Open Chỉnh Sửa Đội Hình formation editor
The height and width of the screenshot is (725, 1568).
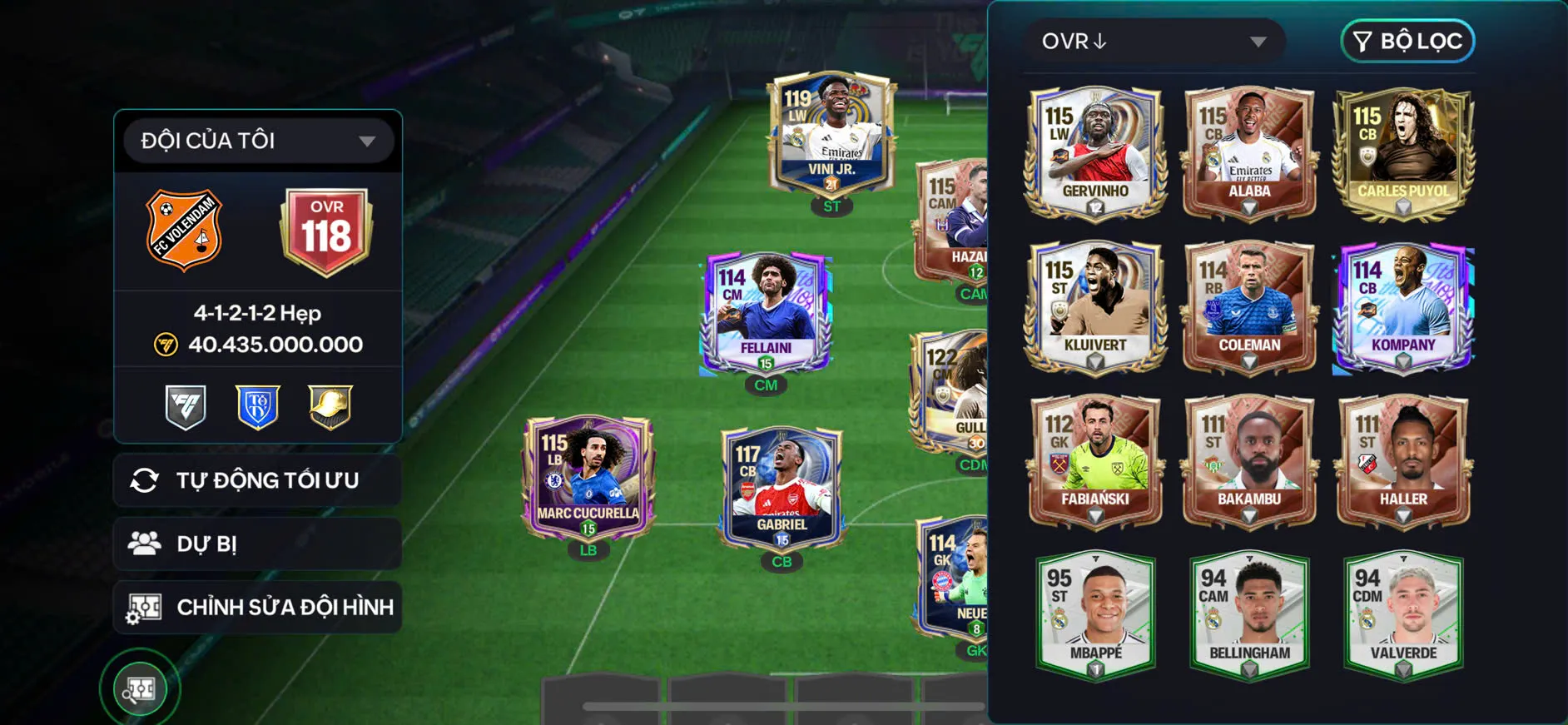coord(257,607)
